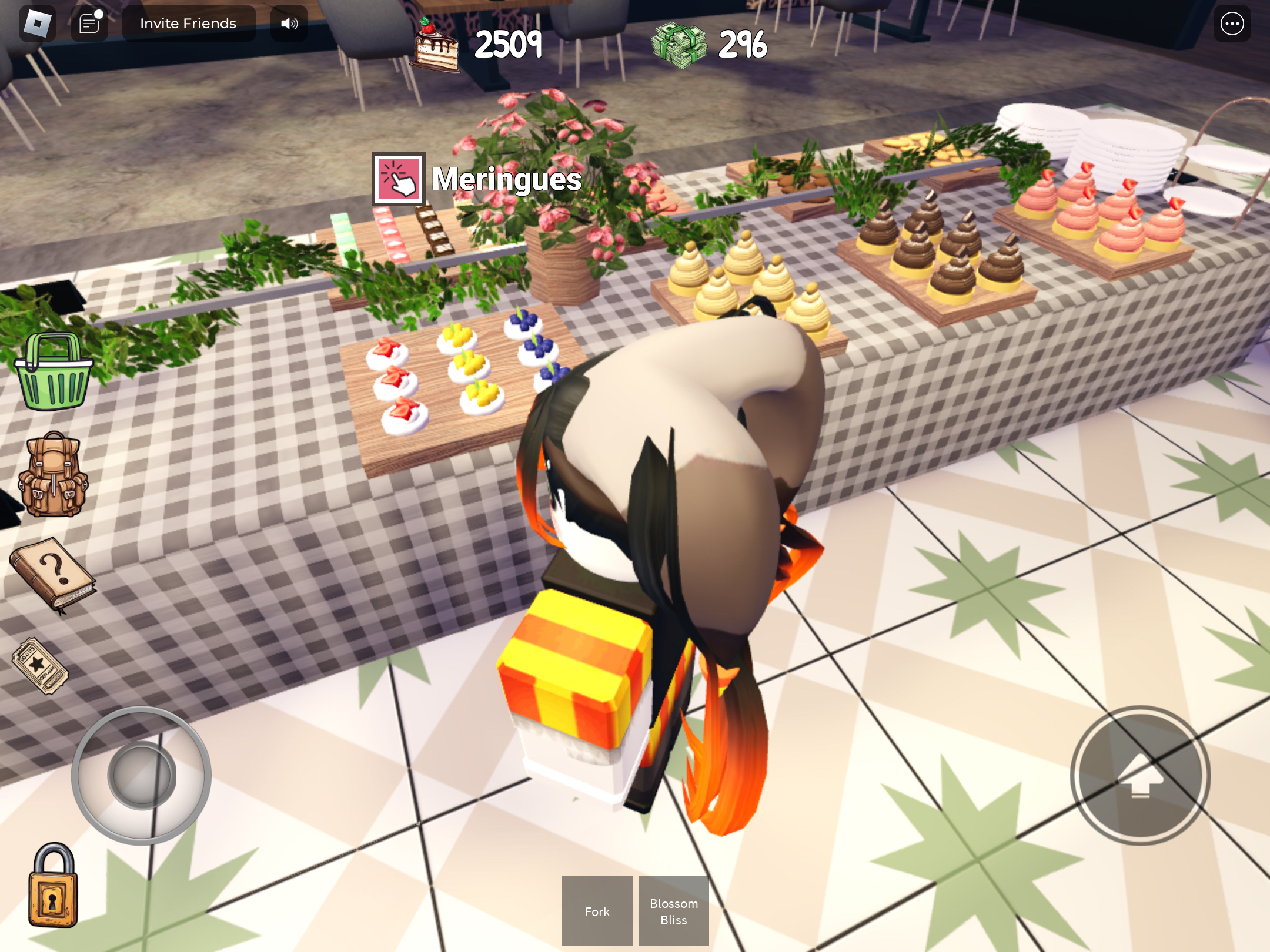Select the Blossom Bliss hotbar slot
Screen dimensions: 1270x952
click(673, 911)
